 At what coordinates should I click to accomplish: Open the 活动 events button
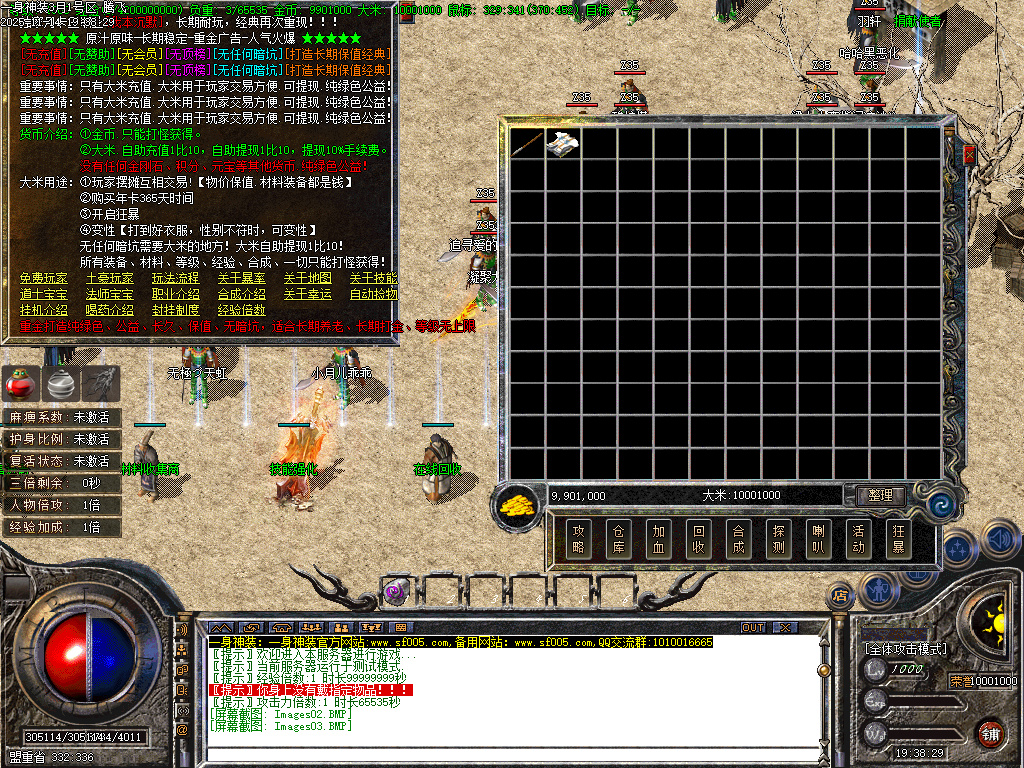[x=857, y=540]
